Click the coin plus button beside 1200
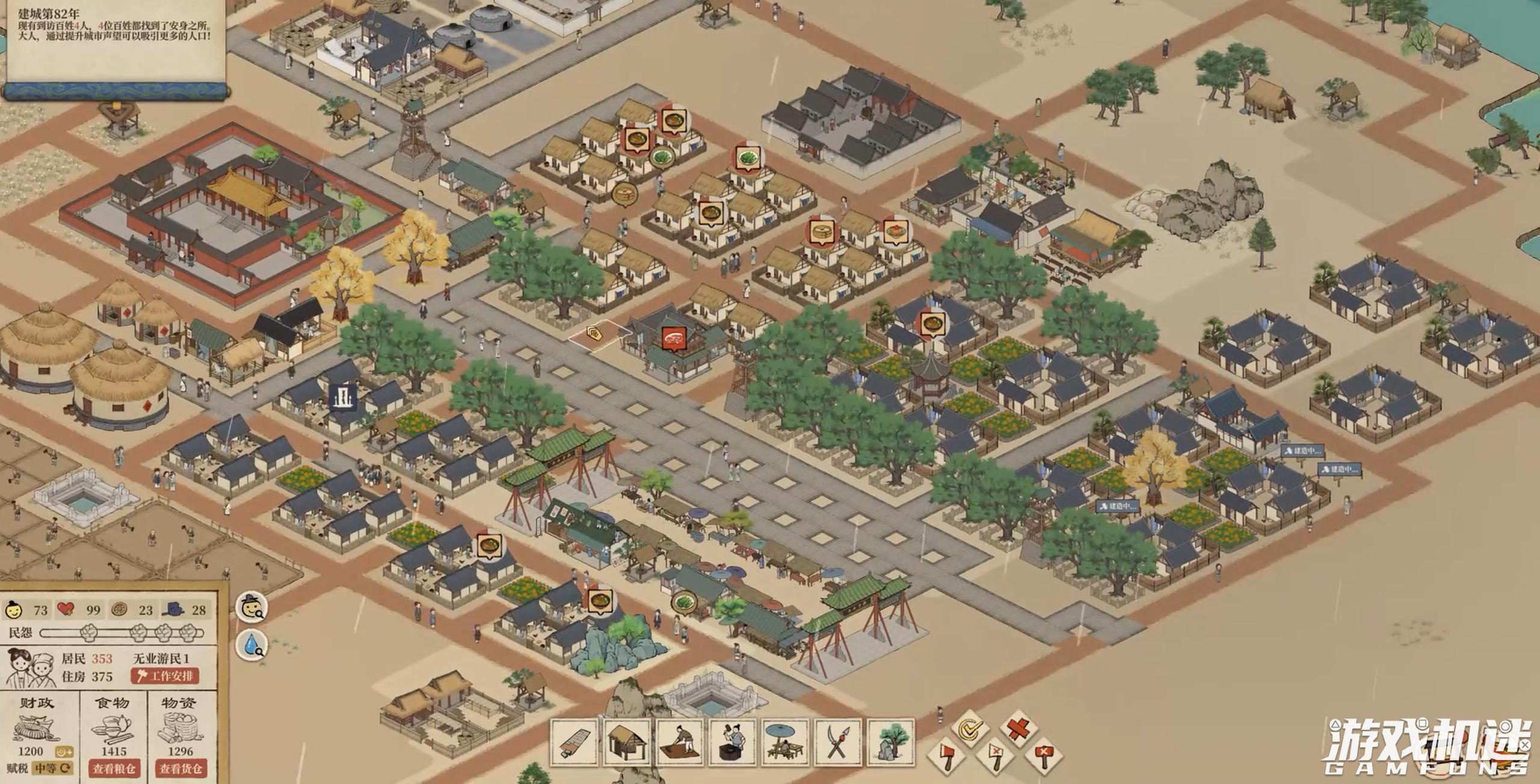1540x784 pixels. [64, 752]
